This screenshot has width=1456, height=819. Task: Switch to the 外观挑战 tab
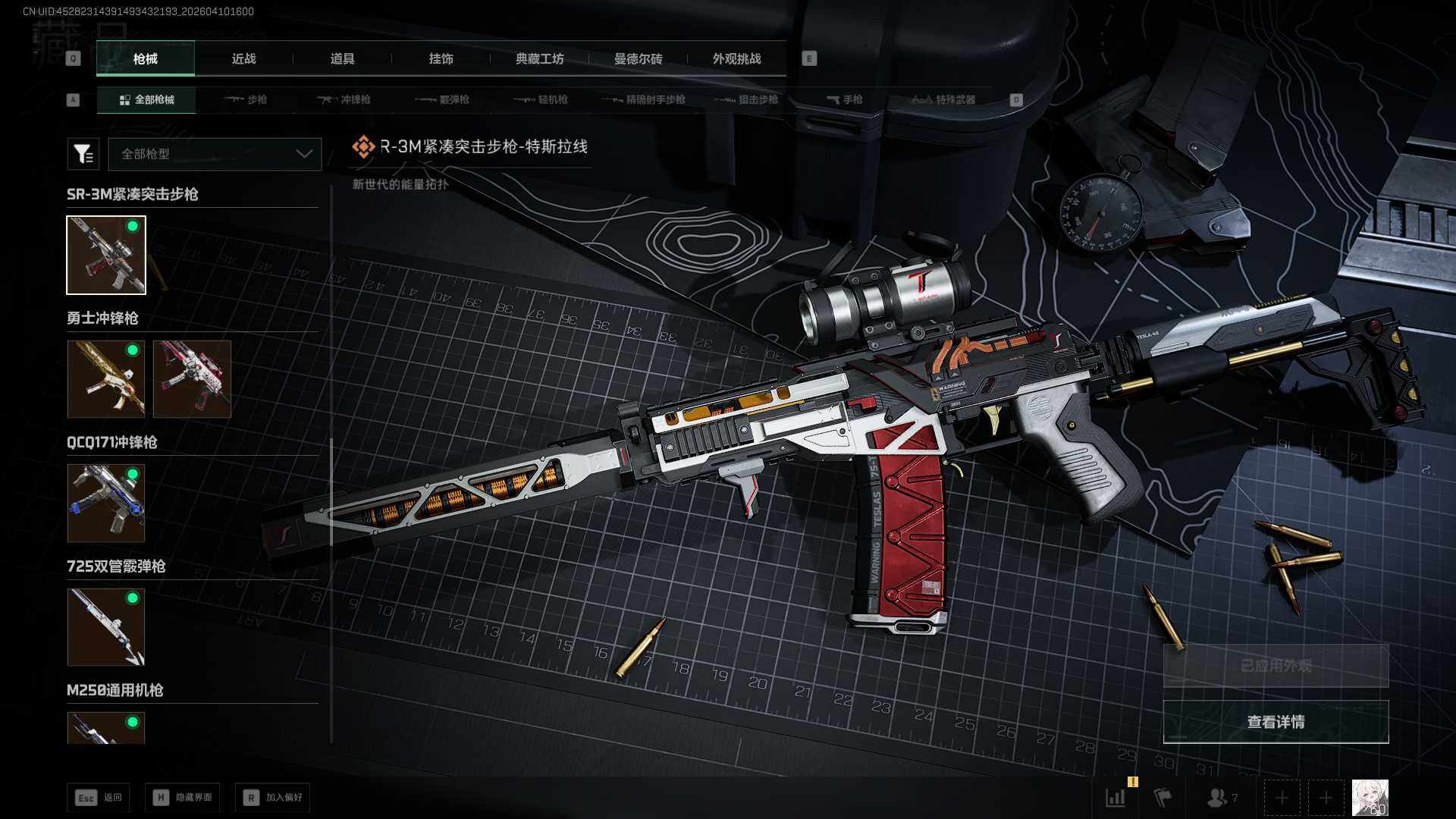click(736, 59)
